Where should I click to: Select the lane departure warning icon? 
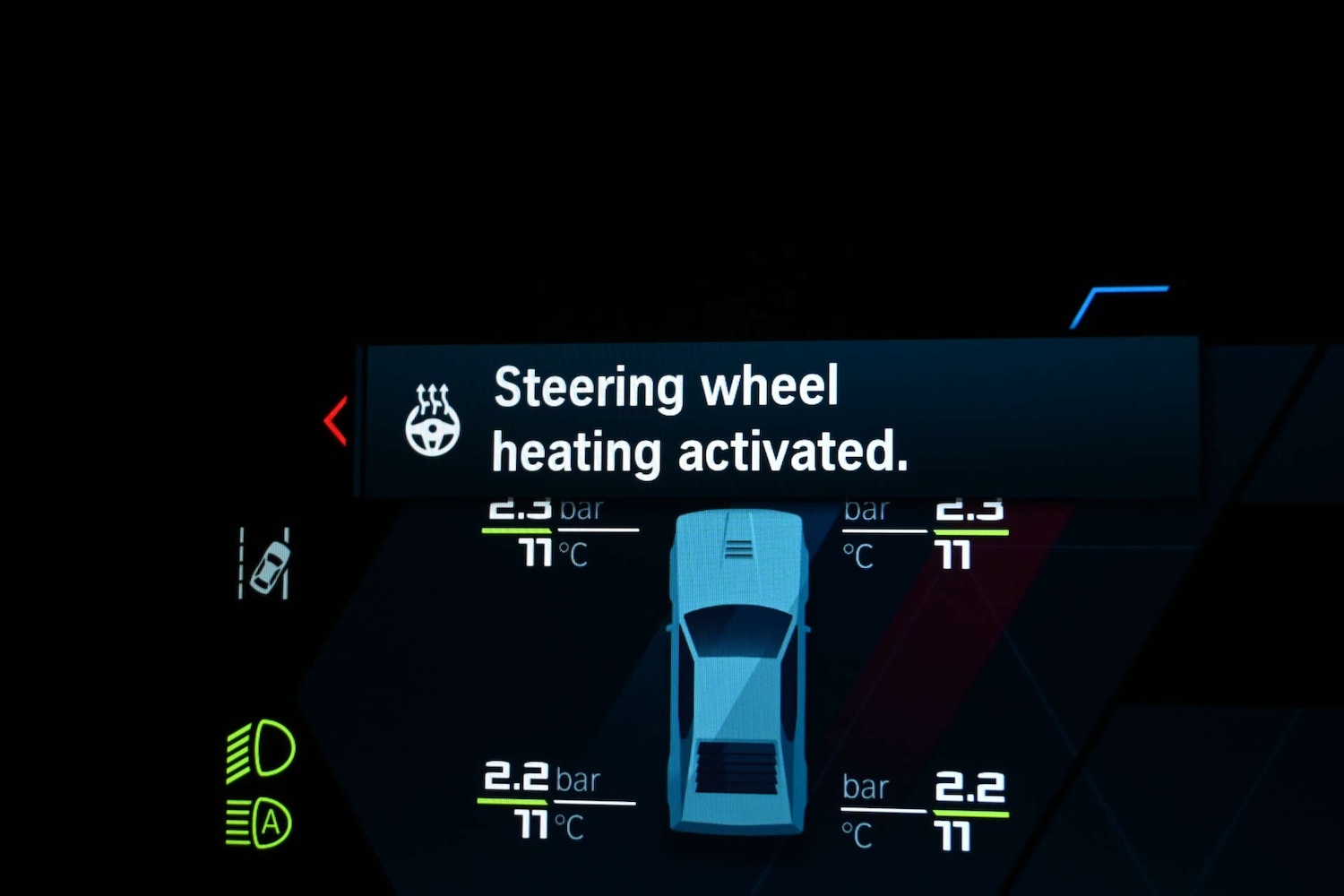point(265,564)
